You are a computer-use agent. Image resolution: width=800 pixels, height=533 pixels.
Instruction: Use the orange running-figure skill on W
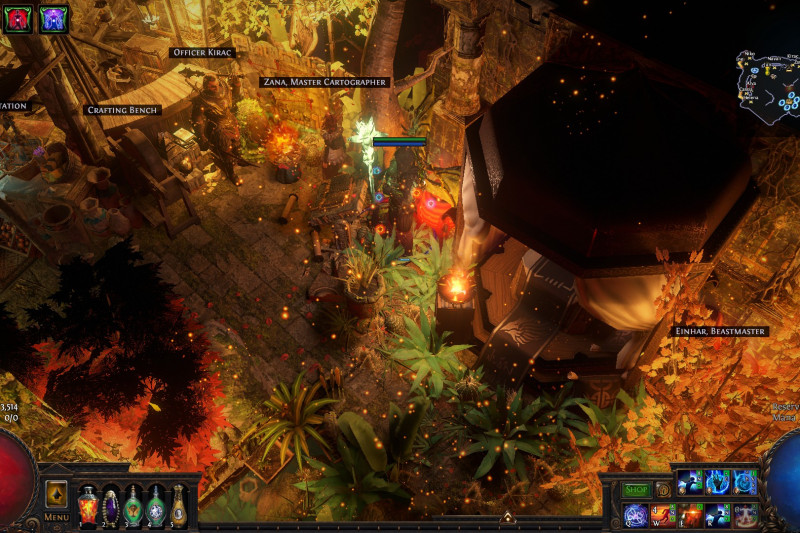[662, 515]
